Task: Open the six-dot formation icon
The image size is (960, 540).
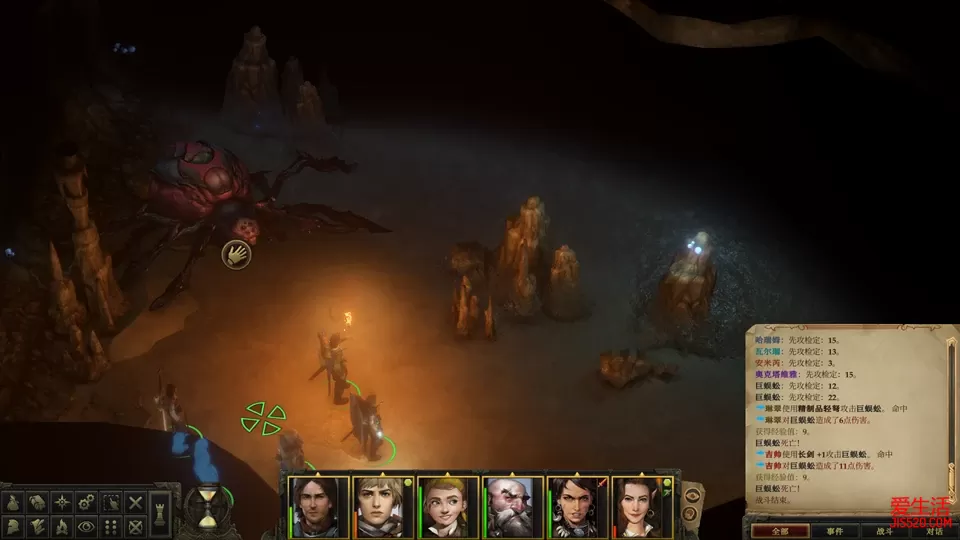Action: (x=111, y=526)
